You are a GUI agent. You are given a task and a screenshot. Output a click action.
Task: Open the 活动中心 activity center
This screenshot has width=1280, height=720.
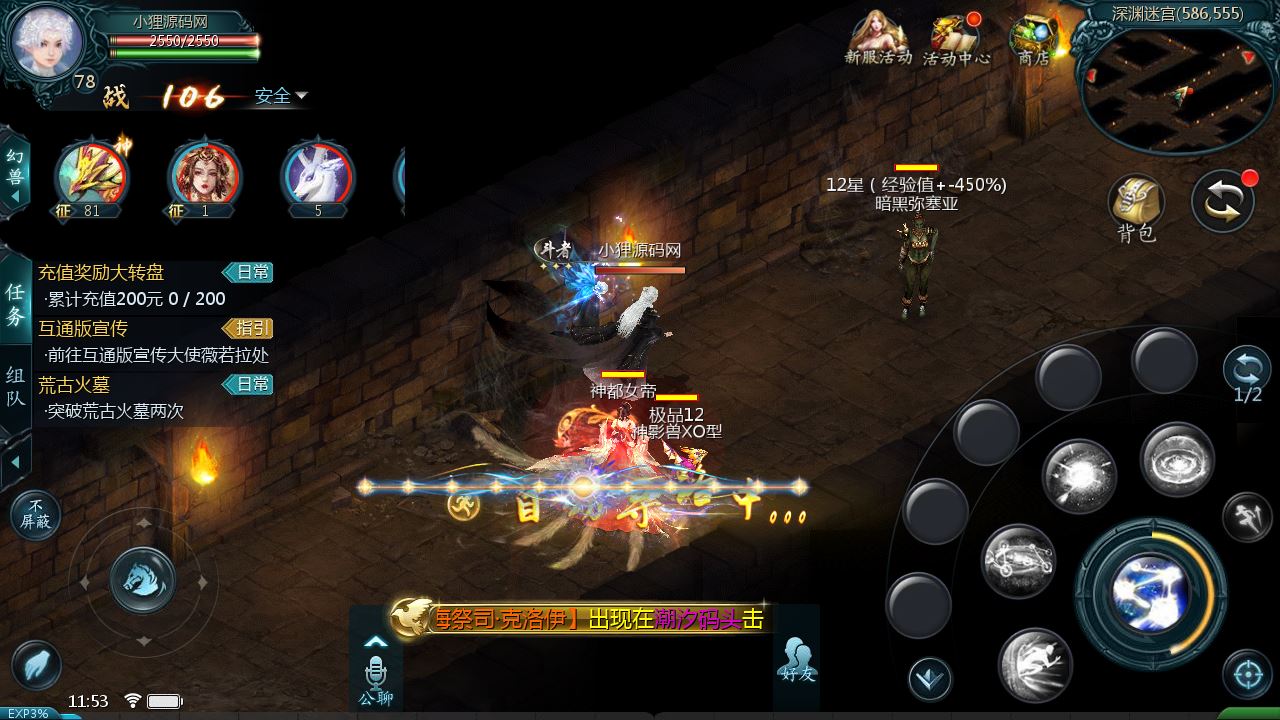pyautogui.click(x=956, y=40)
